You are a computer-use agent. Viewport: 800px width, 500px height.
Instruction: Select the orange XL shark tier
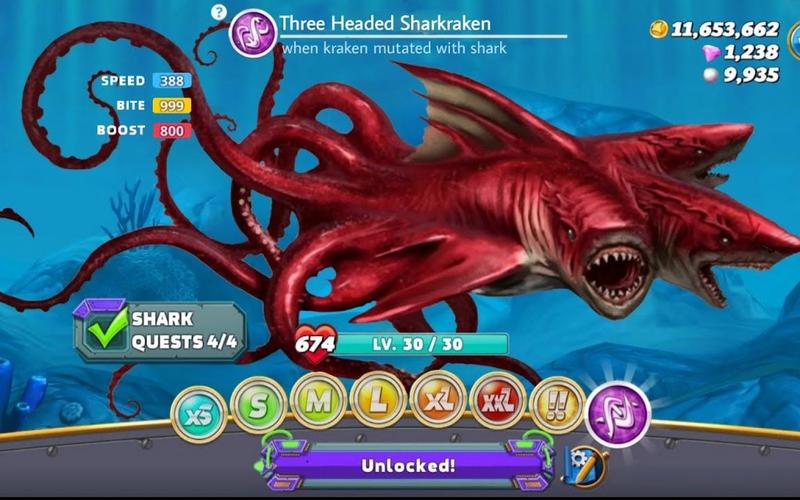point(438,399)
